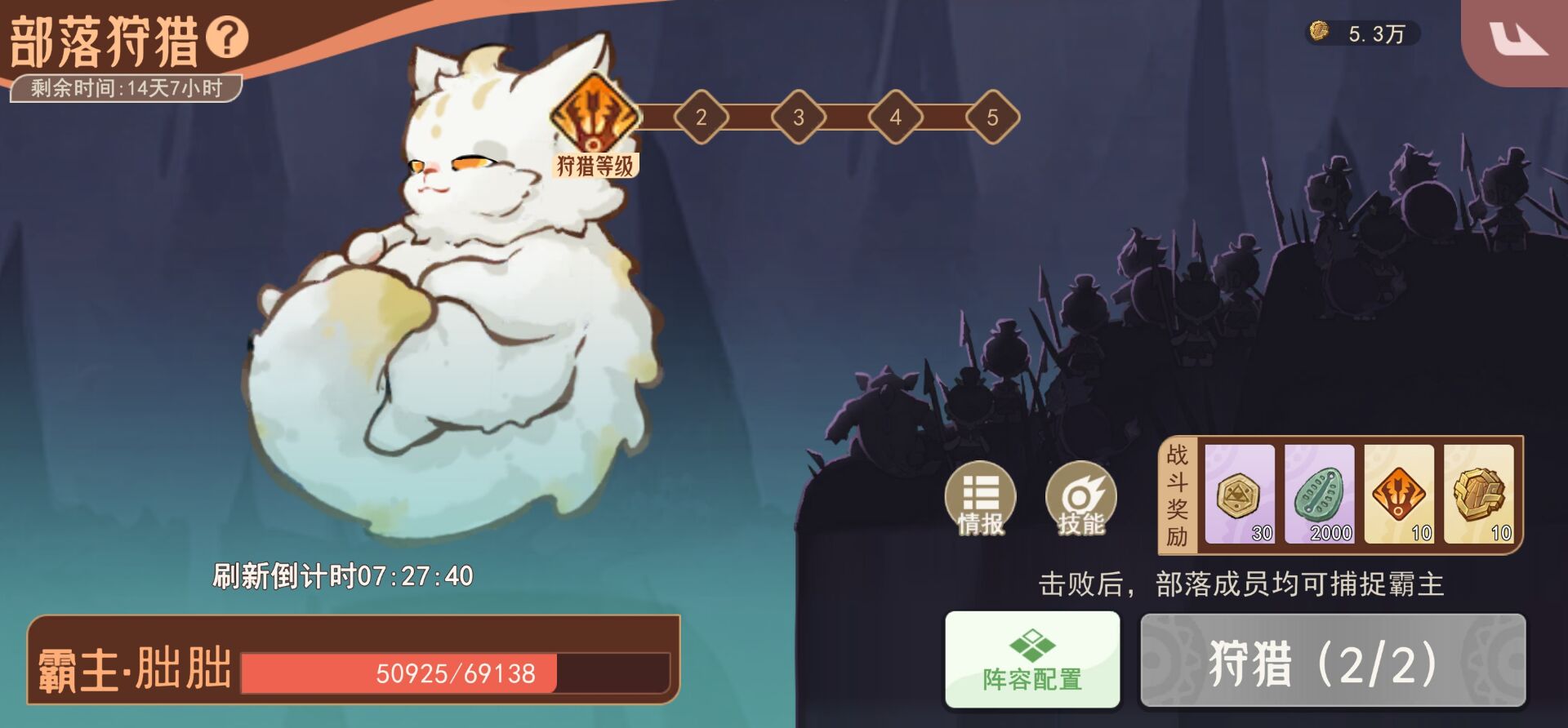This screenshot has height=728, width=1568.
Task: Select level node 2 on the progress track
Action: coord(700,118)
